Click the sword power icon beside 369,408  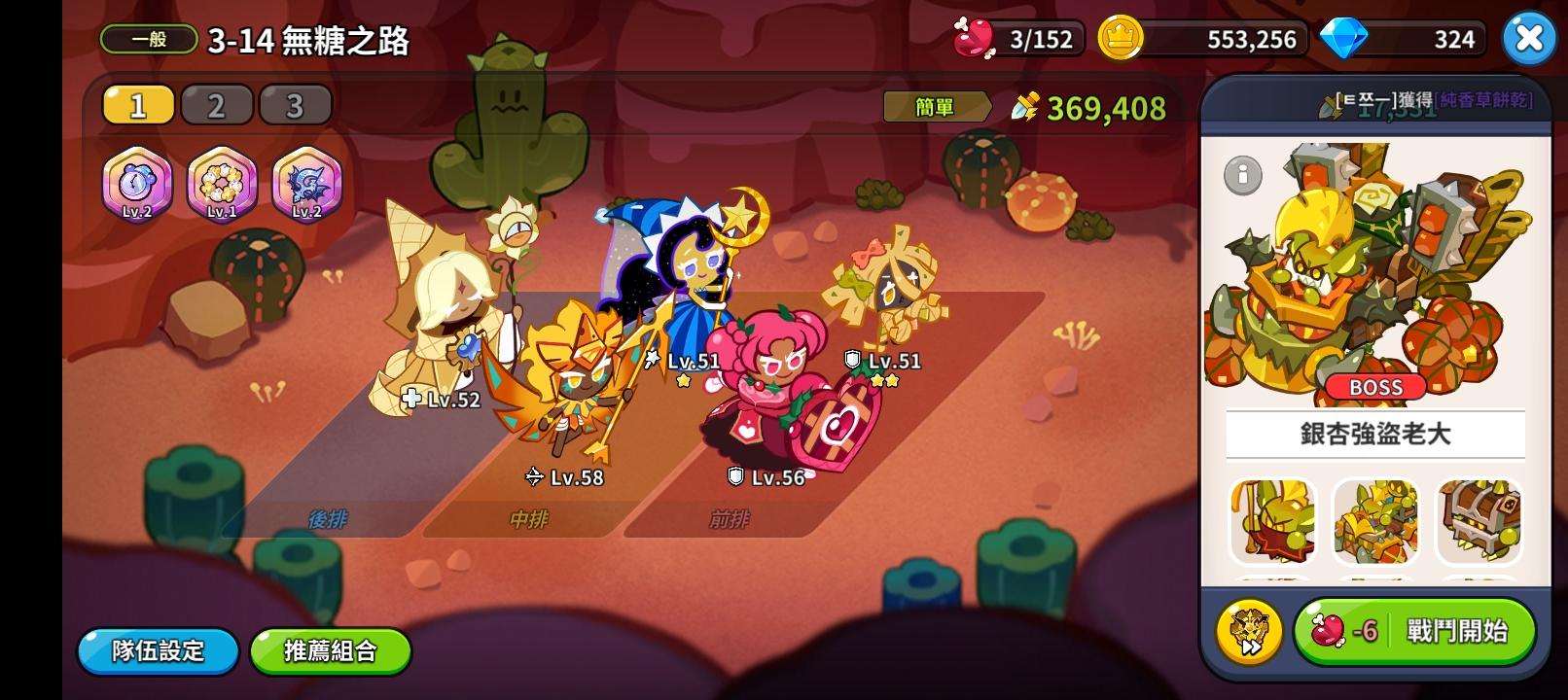1026,107
